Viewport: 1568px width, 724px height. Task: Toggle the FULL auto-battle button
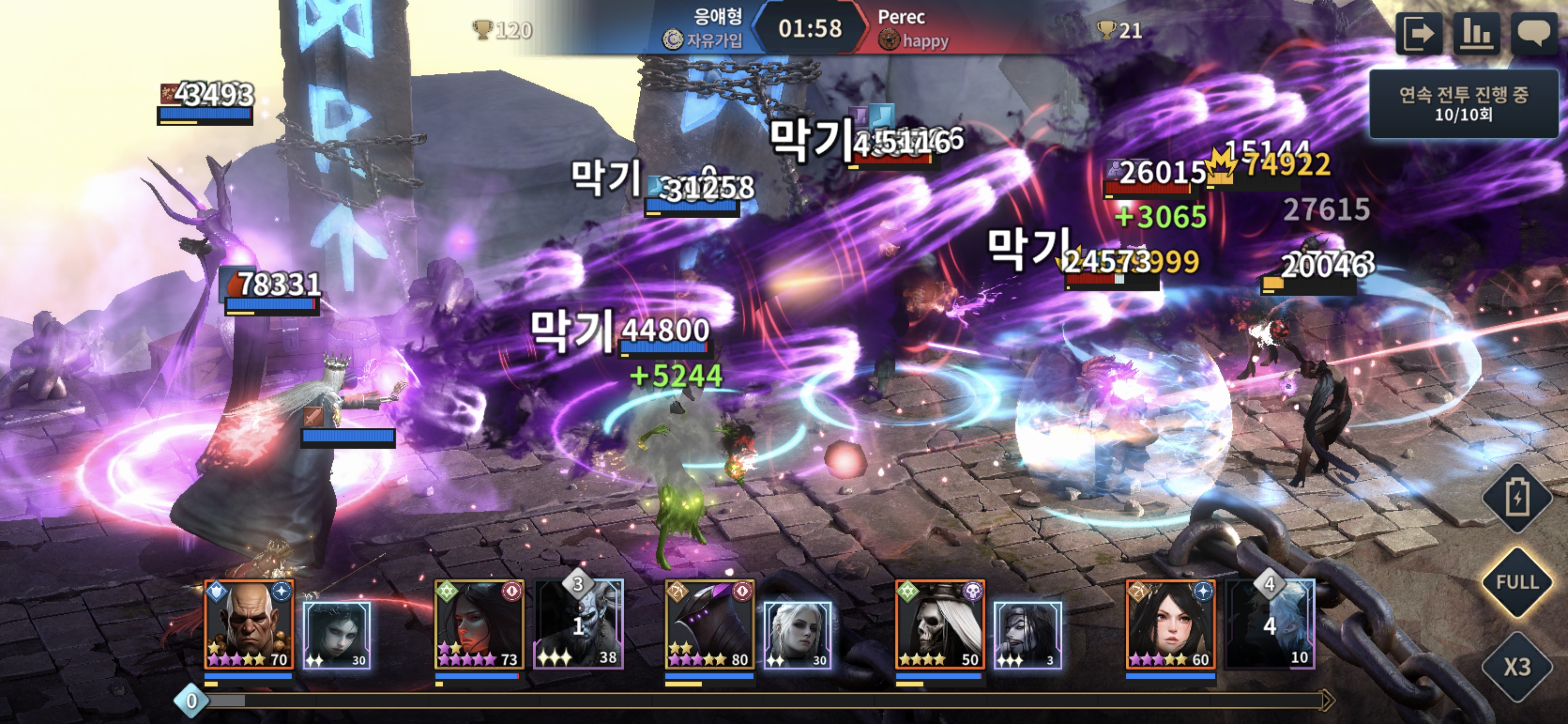[1517, 582]
